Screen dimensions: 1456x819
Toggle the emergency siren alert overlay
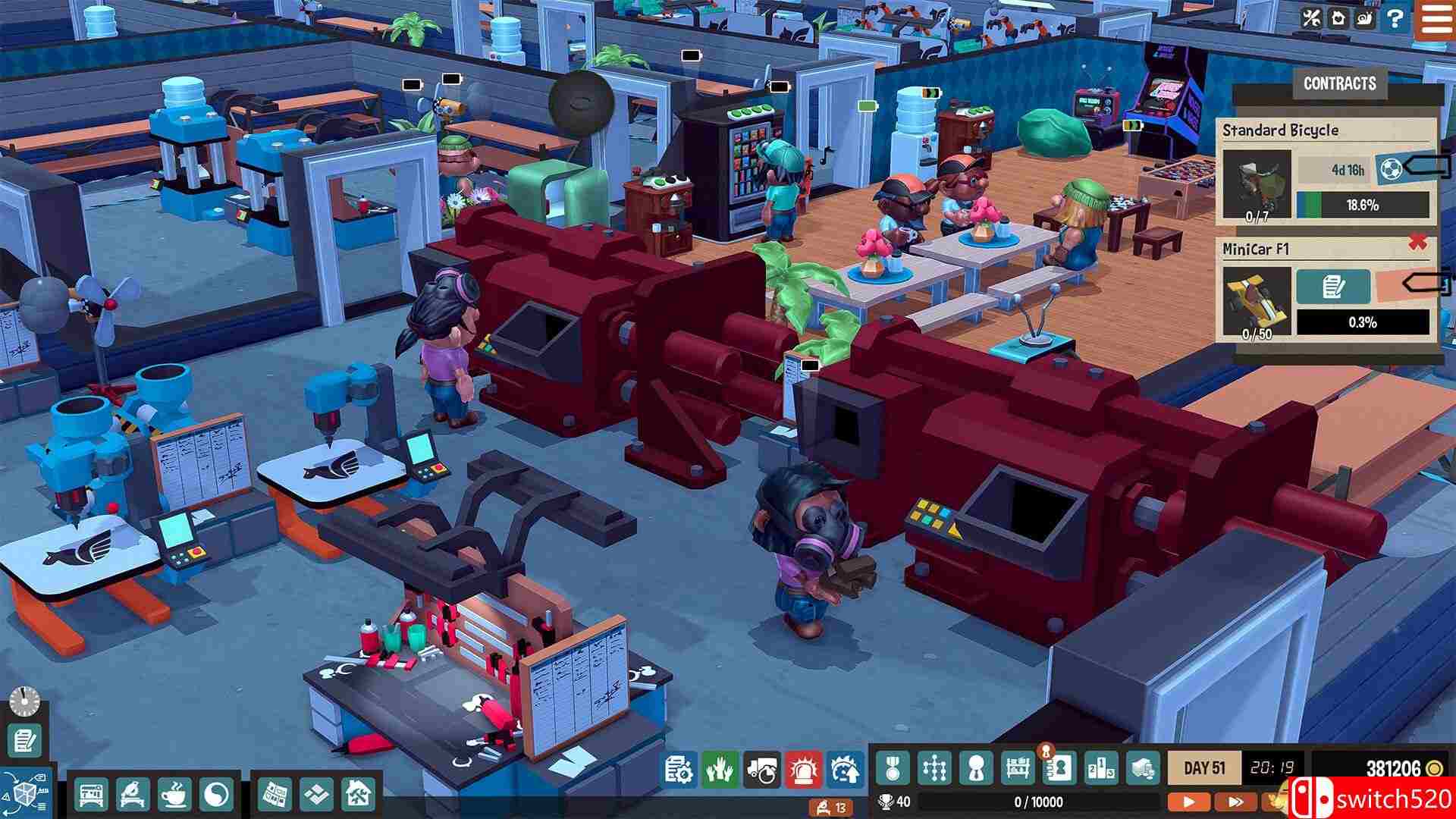(x=804, y=769)
